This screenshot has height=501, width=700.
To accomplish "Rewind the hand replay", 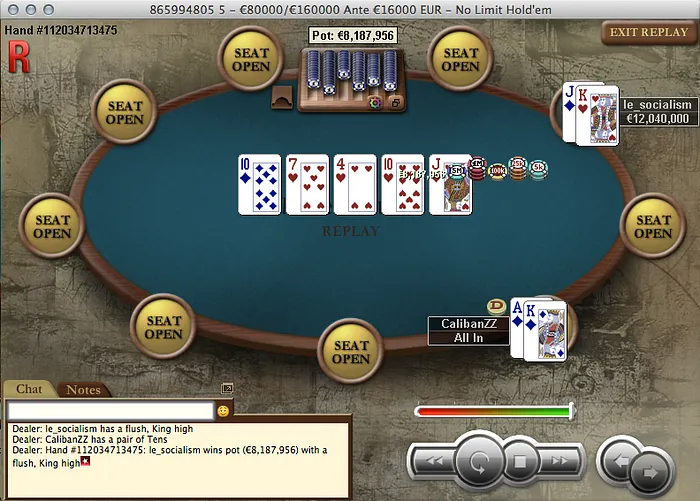I will (x=436, y=462).
